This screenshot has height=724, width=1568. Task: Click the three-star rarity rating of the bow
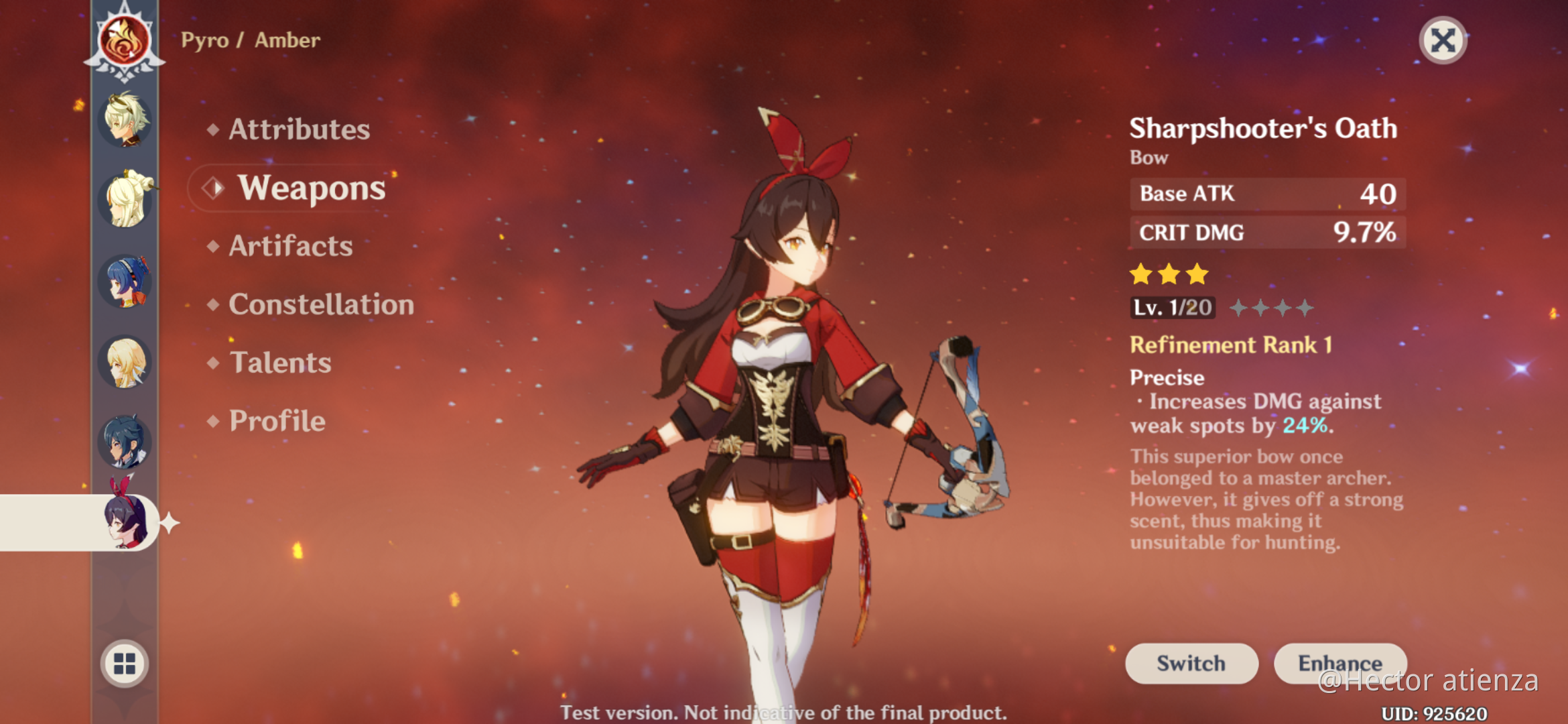[x=1169, y=274]
